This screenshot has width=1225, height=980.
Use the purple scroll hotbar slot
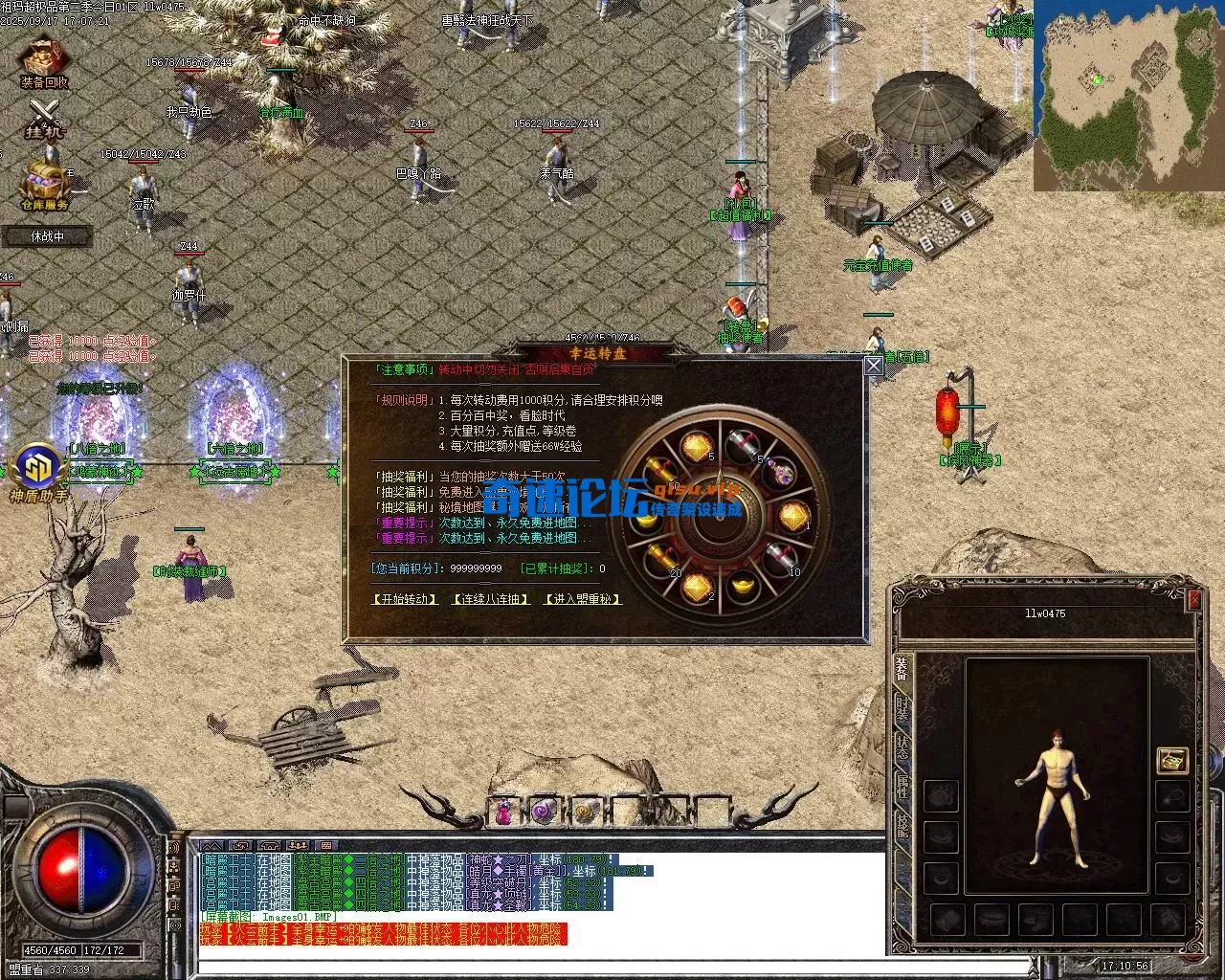(545, 813)
